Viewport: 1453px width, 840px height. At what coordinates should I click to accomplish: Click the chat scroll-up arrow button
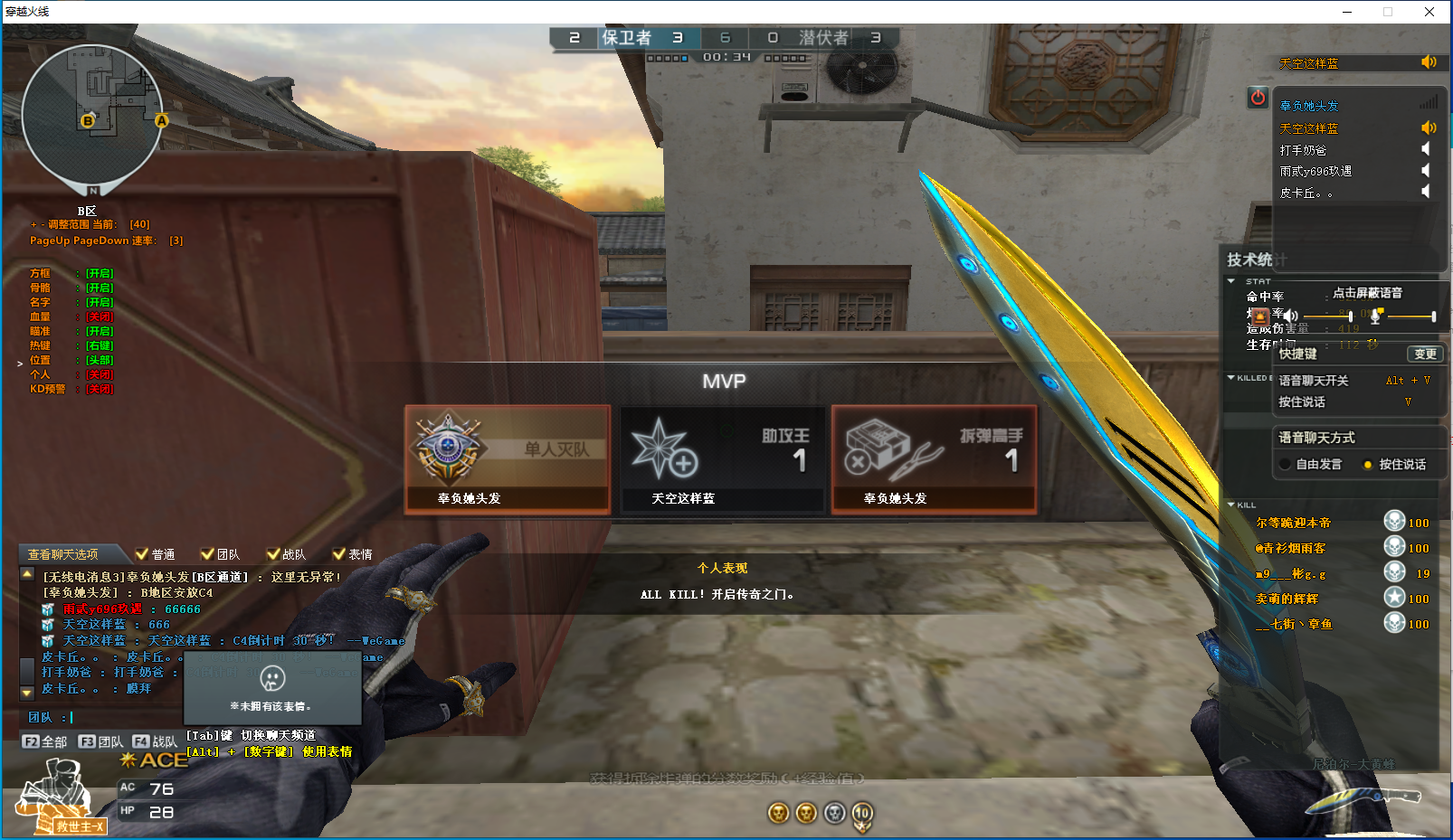pyautogui.click(x=27, y=574)
